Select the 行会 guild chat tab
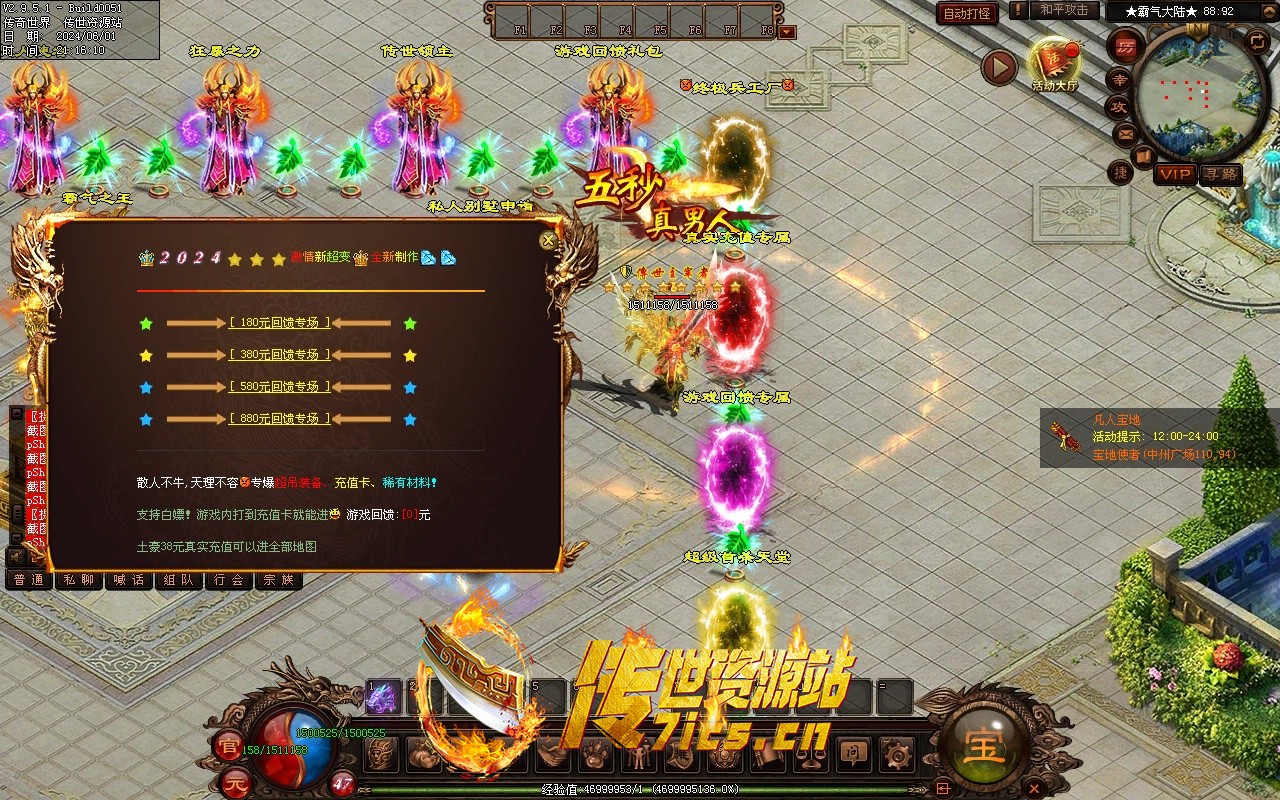Image resolution: width=1280 pixels, height=800 pixels. tap(229, 580)
